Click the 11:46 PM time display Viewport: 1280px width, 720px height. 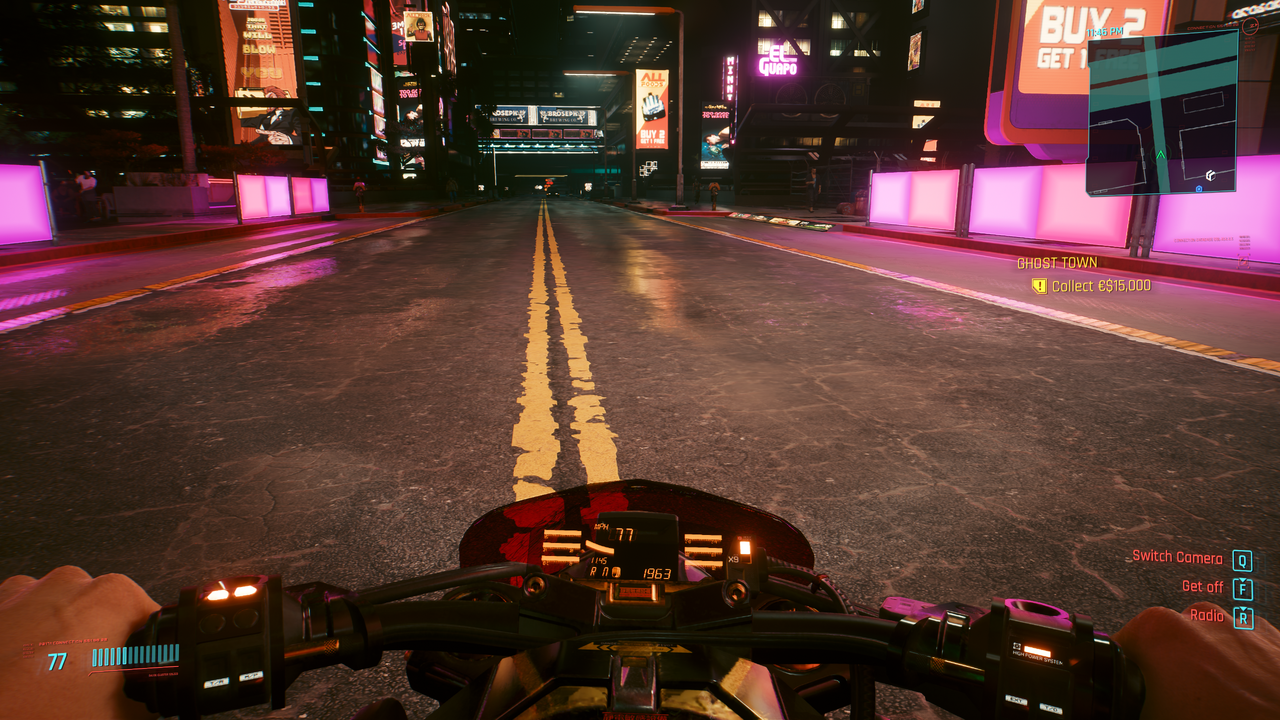[1104, 30]
